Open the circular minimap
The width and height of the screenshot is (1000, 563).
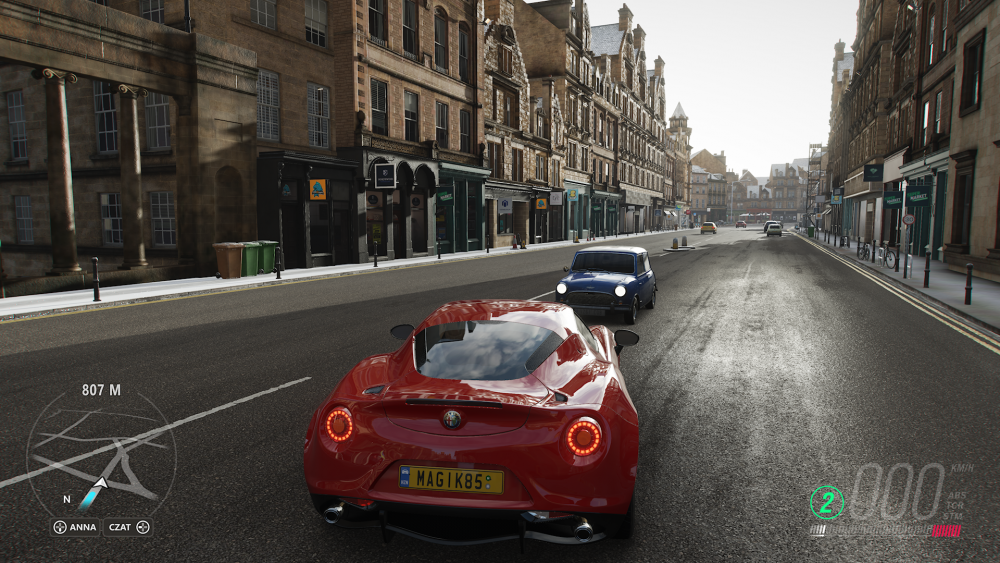(101, 455)
